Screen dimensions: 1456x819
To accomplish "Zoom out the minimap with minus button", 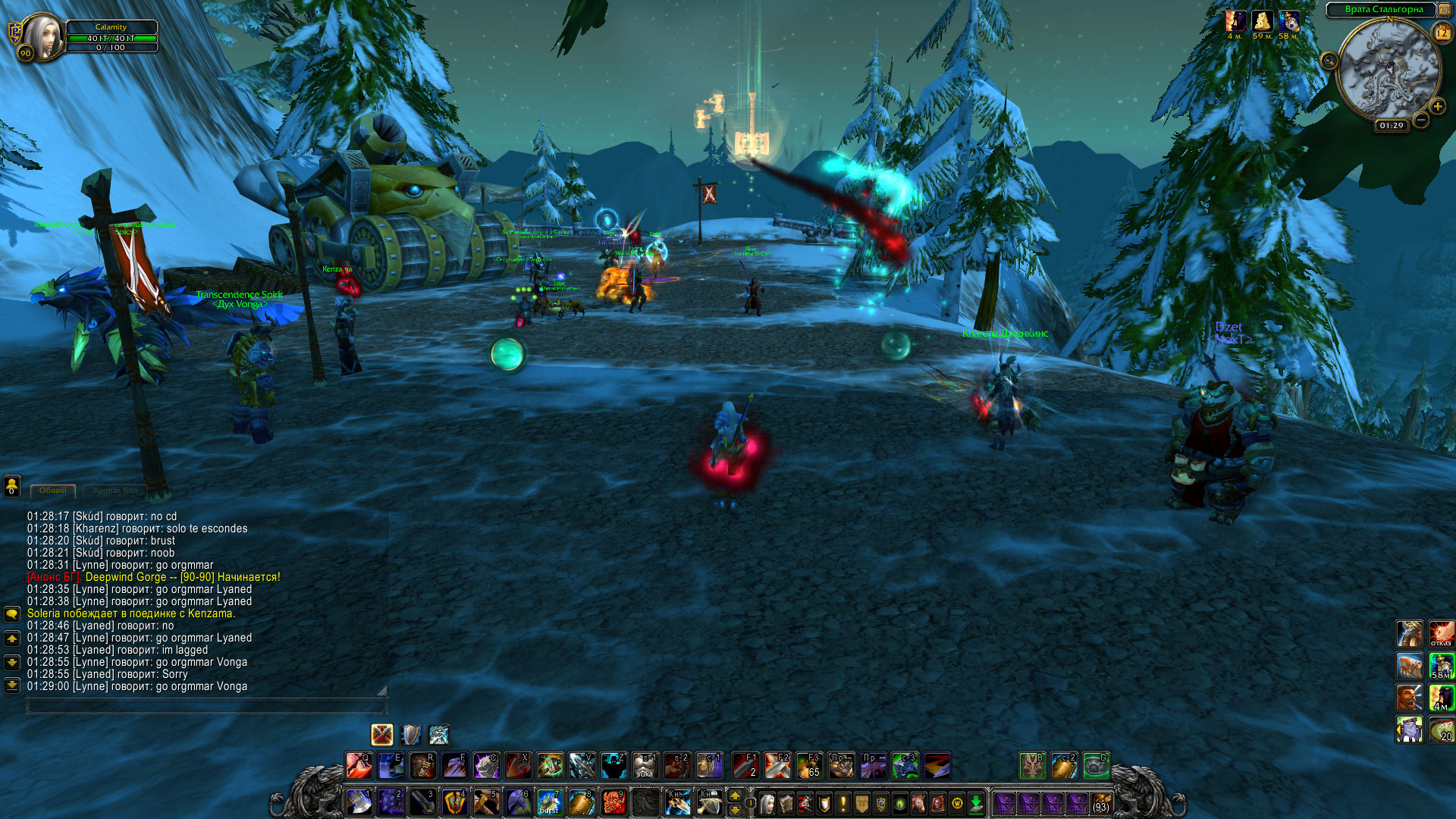I will 1421,121.
